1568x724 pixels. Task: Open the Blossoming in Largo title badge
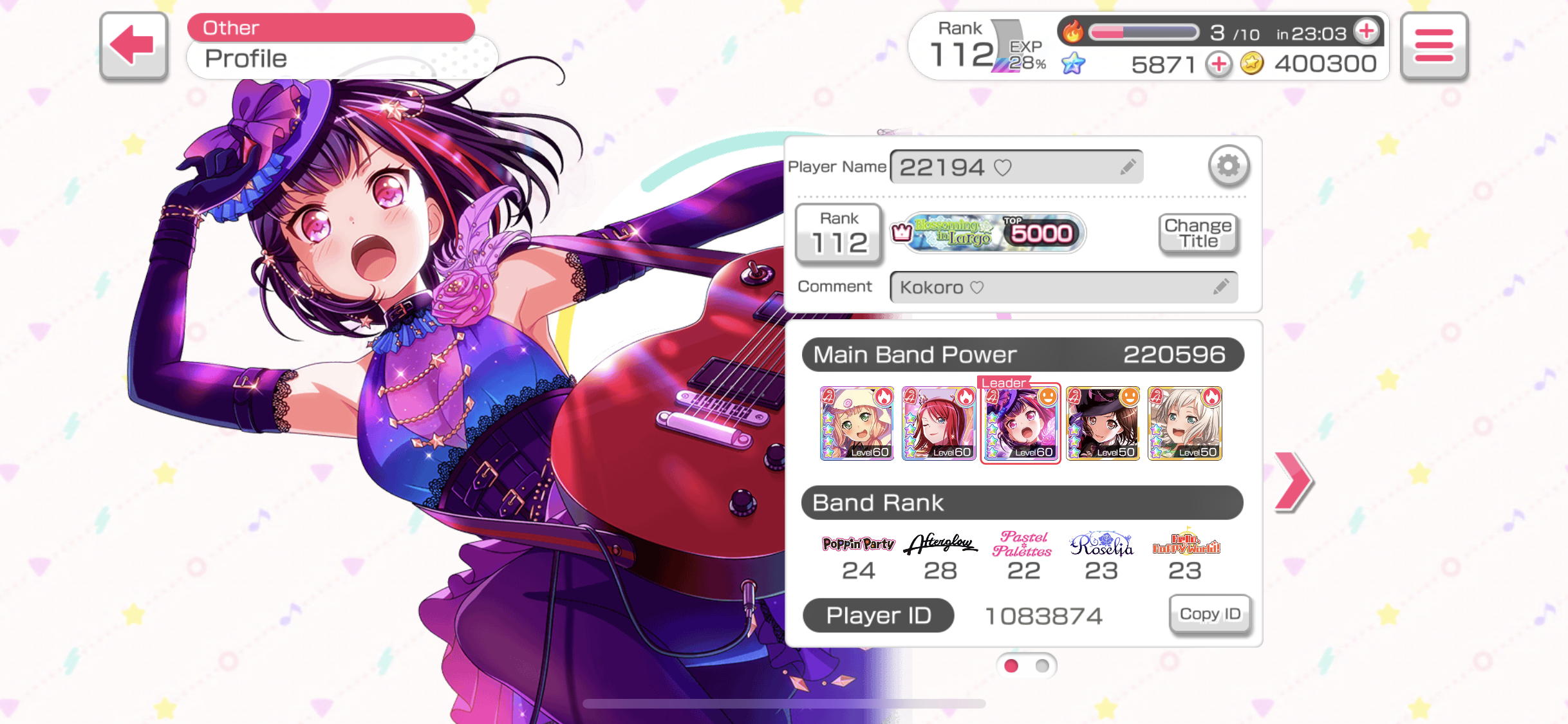tap(989, 233)
